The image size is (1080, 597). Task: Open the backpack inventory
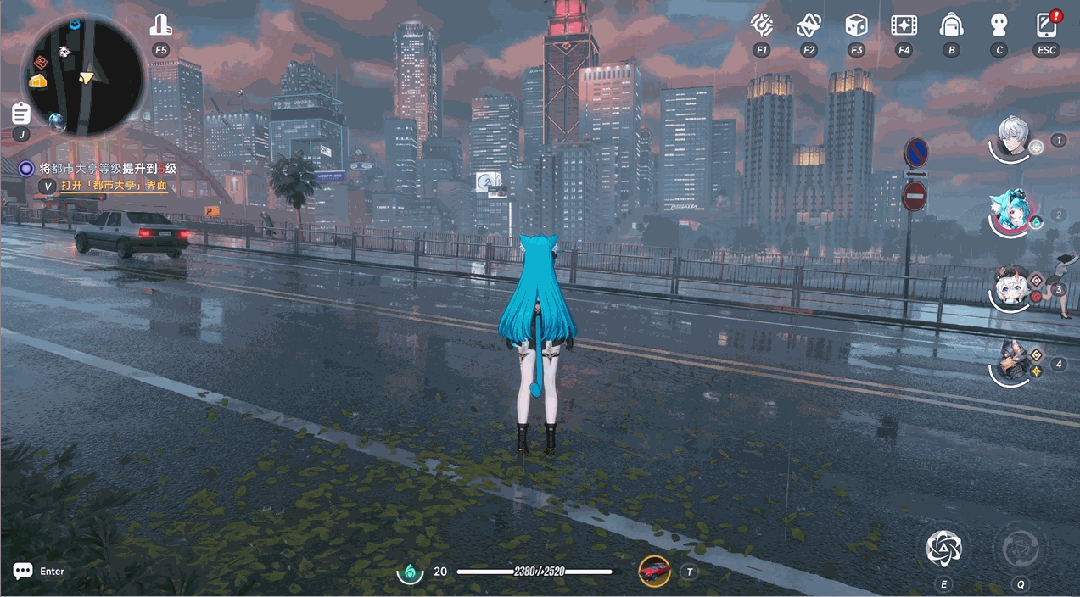(x=951, y=25)
